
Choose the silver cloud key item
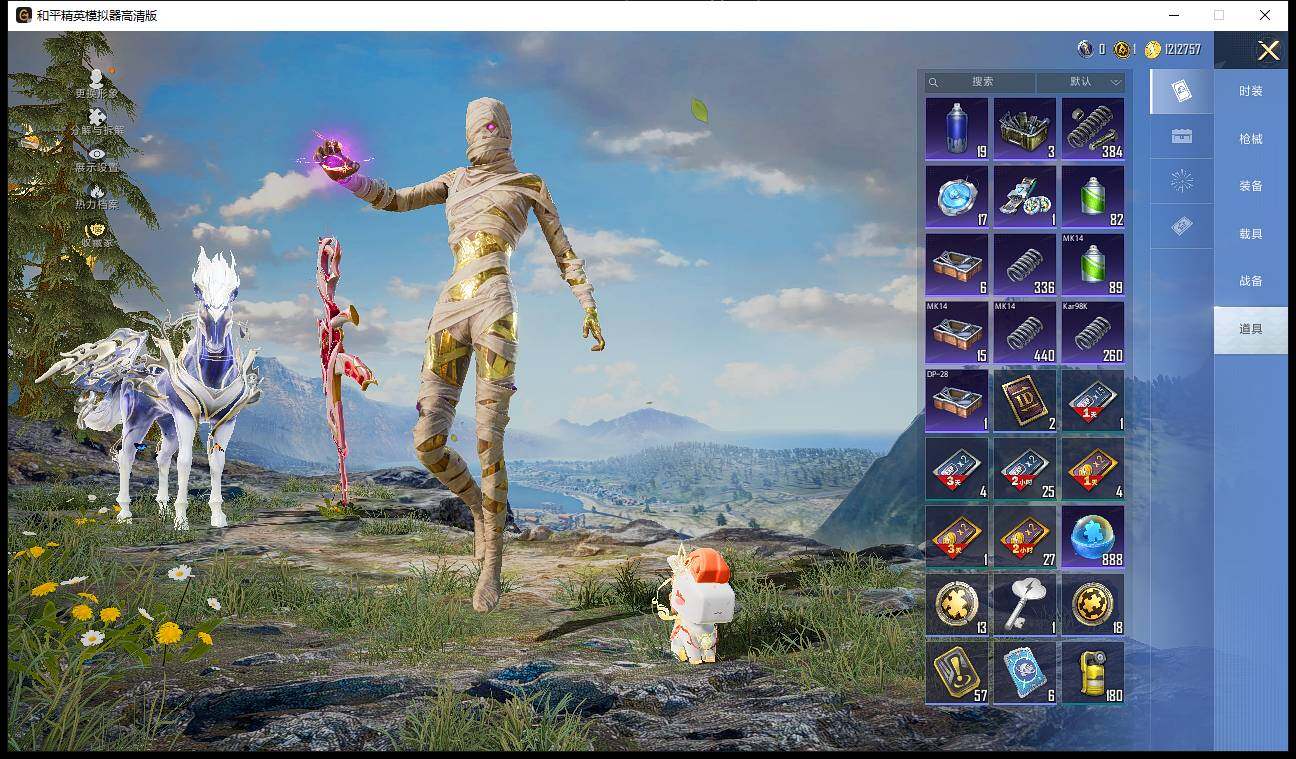point(1025,605)
